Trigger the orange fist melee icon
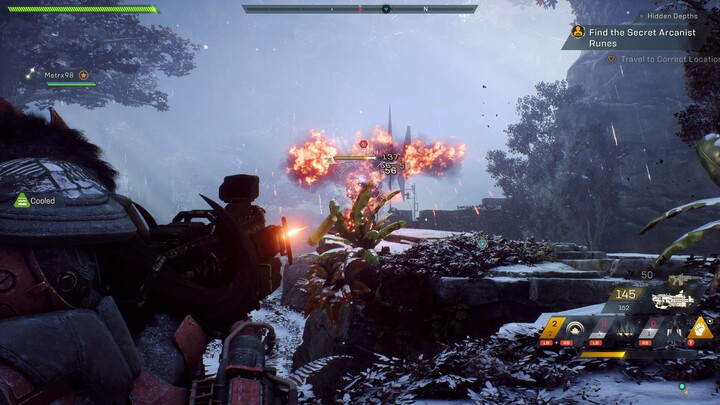Viewport: 720px width, 405px height. pyautogui.click(x=701, y=327)
